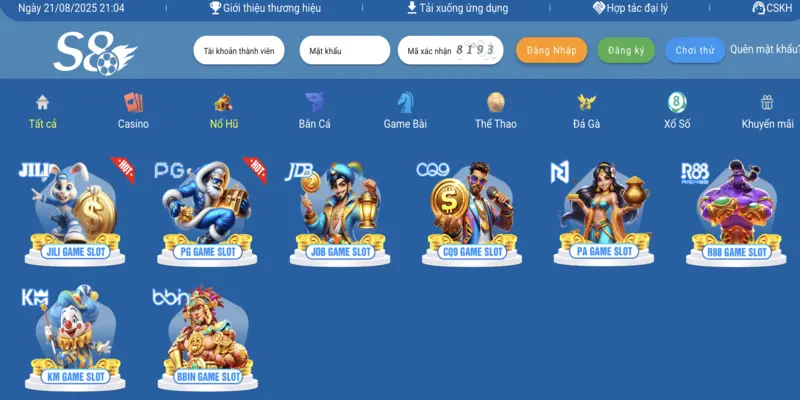Viewport: 800px width, 400px height.
Task: Open the Game Bài category
Action: coord(405,111)
